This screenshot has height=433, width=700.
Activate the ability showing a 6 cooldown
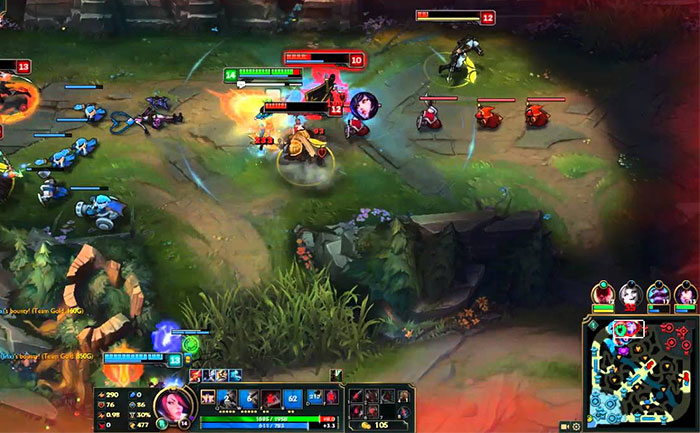click(x=250, y=398)
